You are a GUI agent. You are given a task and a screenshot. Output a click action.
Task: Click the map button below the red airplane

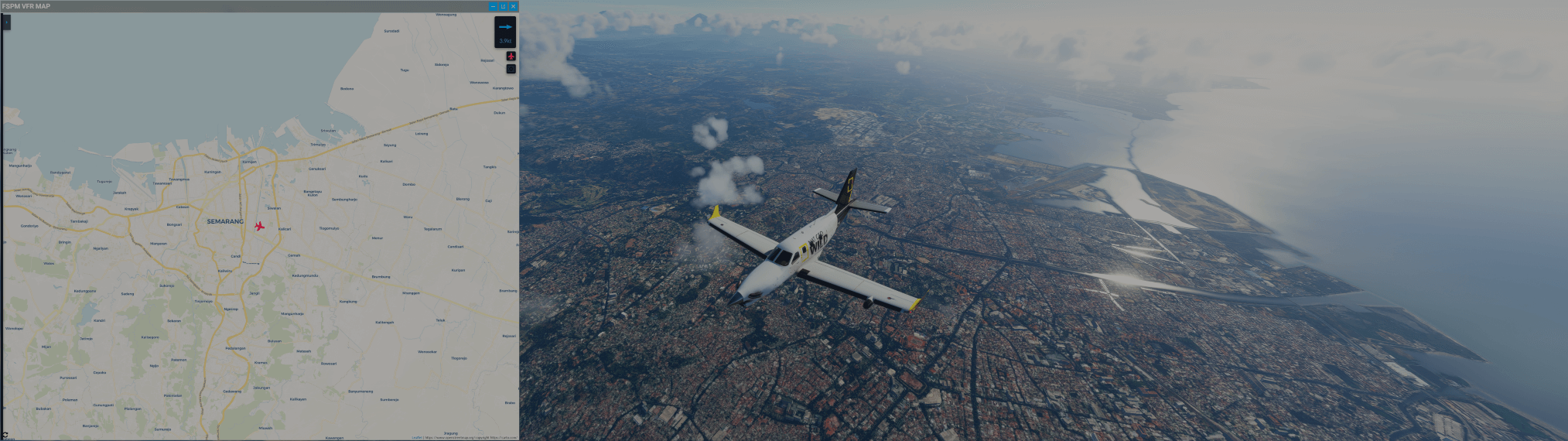tap(511, 69)
